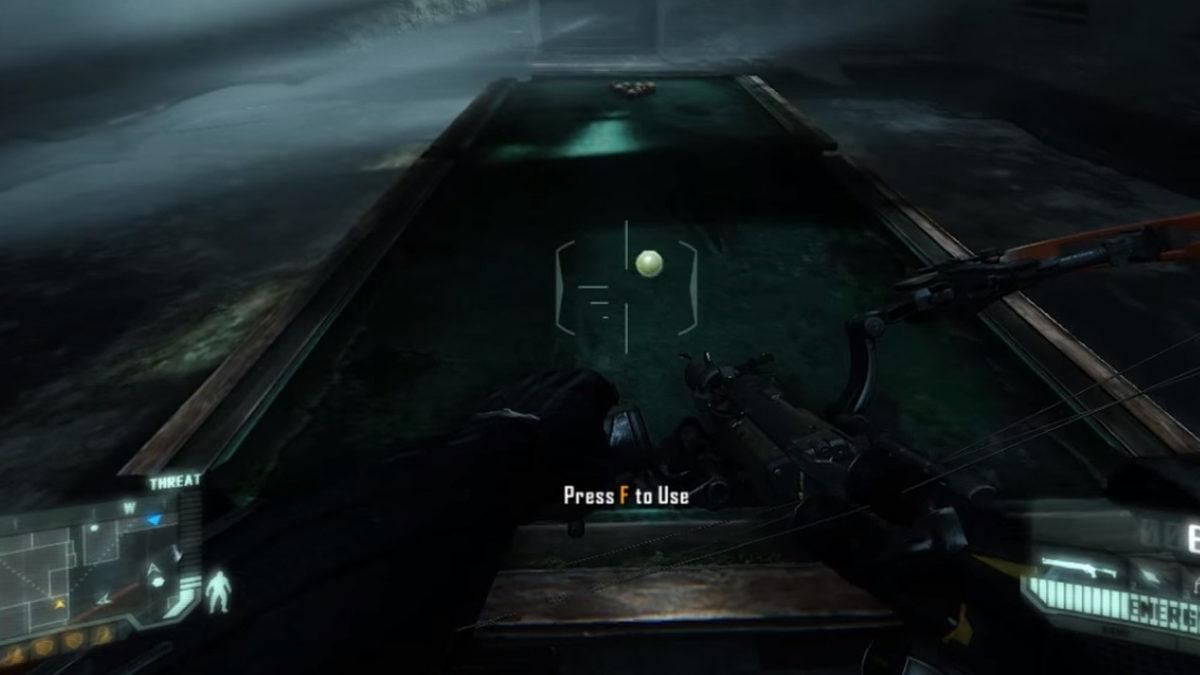Image resolution: width=1200 pixels, height=675 pixels.
Task: Select the blue arrow marker on minimap
Action: (153, 520)
